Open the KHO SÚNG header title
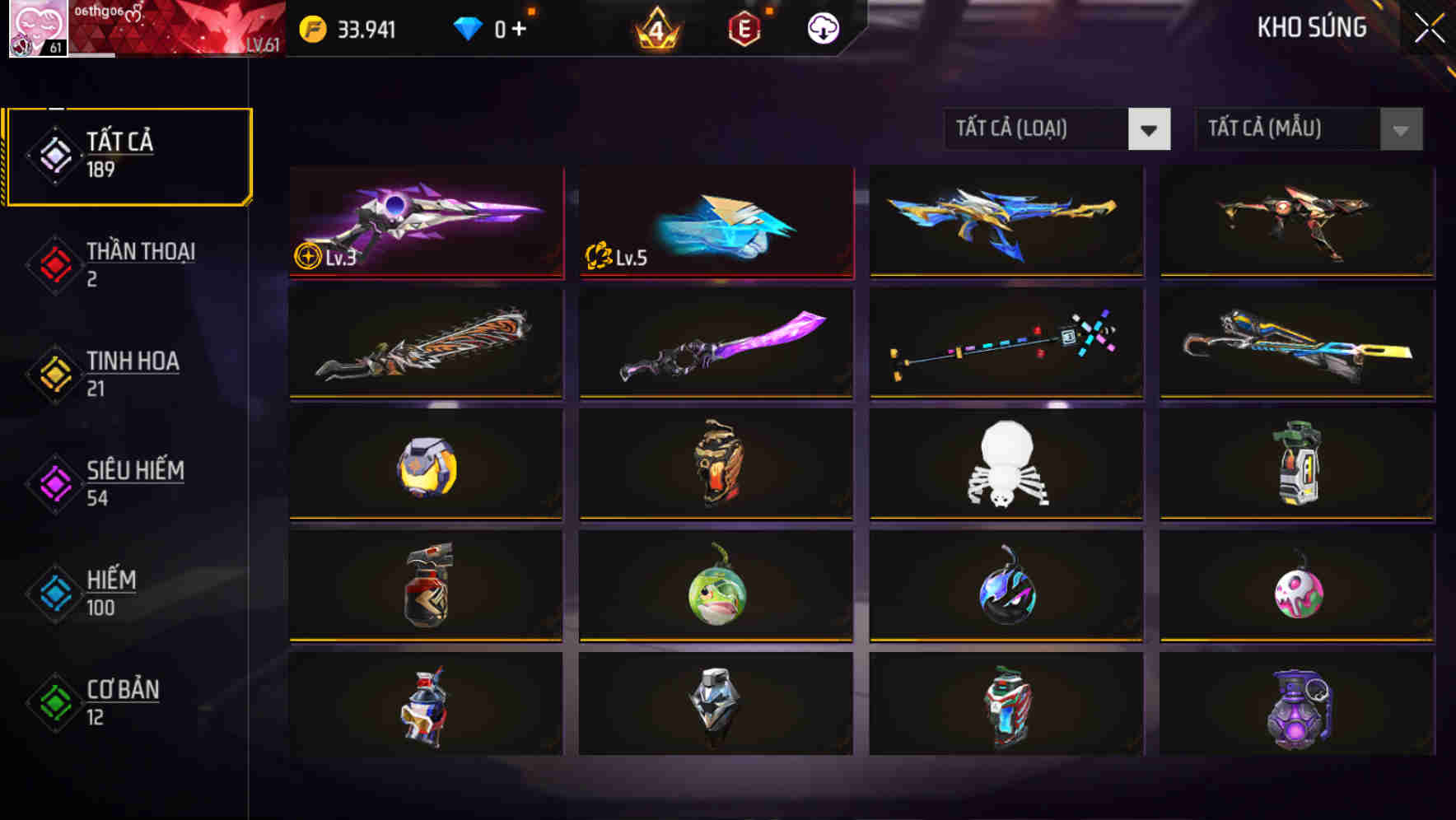 (x=1312, y=27)
